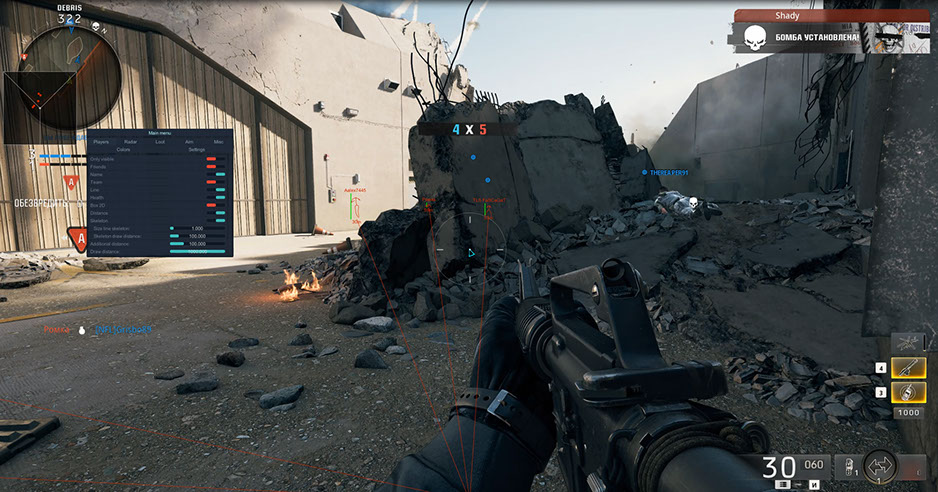Open the Misc tab
This screenshot has height=492, width=938.
218,142
